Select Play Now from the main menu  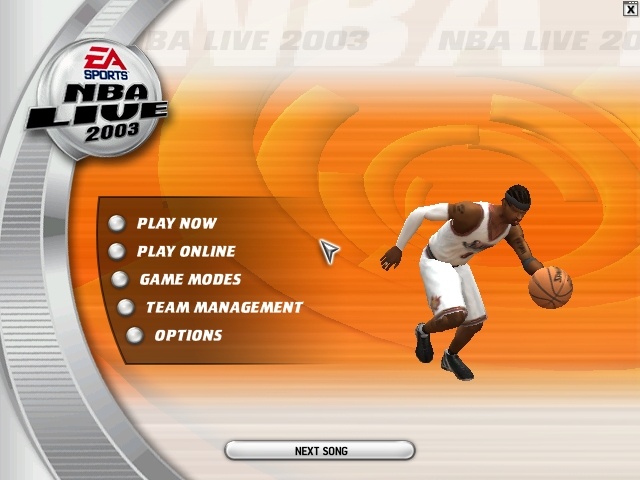[x=176, y=224]
